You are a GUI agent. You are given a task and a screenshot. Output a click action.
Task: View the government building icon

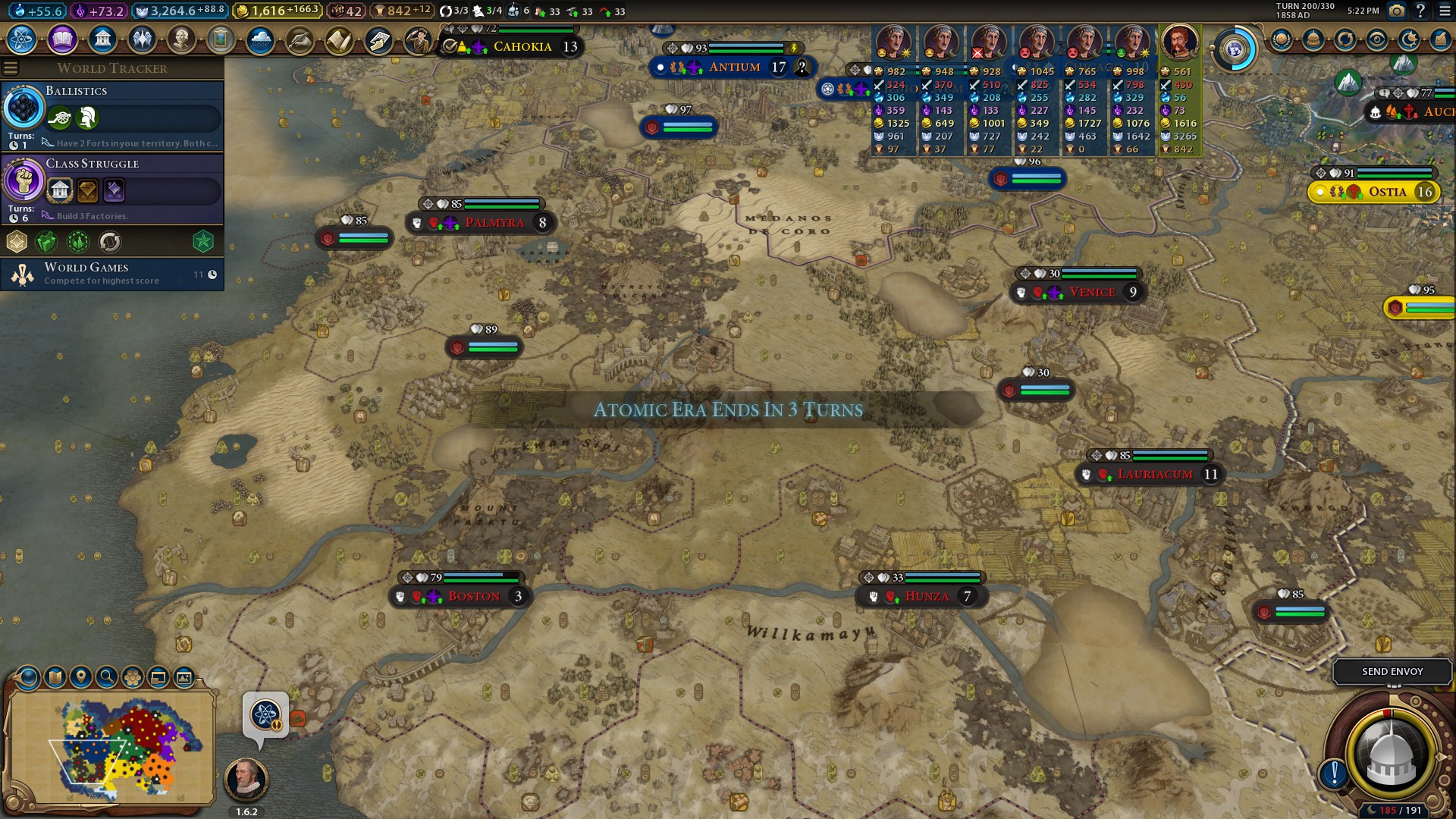(x=102, y=39)
